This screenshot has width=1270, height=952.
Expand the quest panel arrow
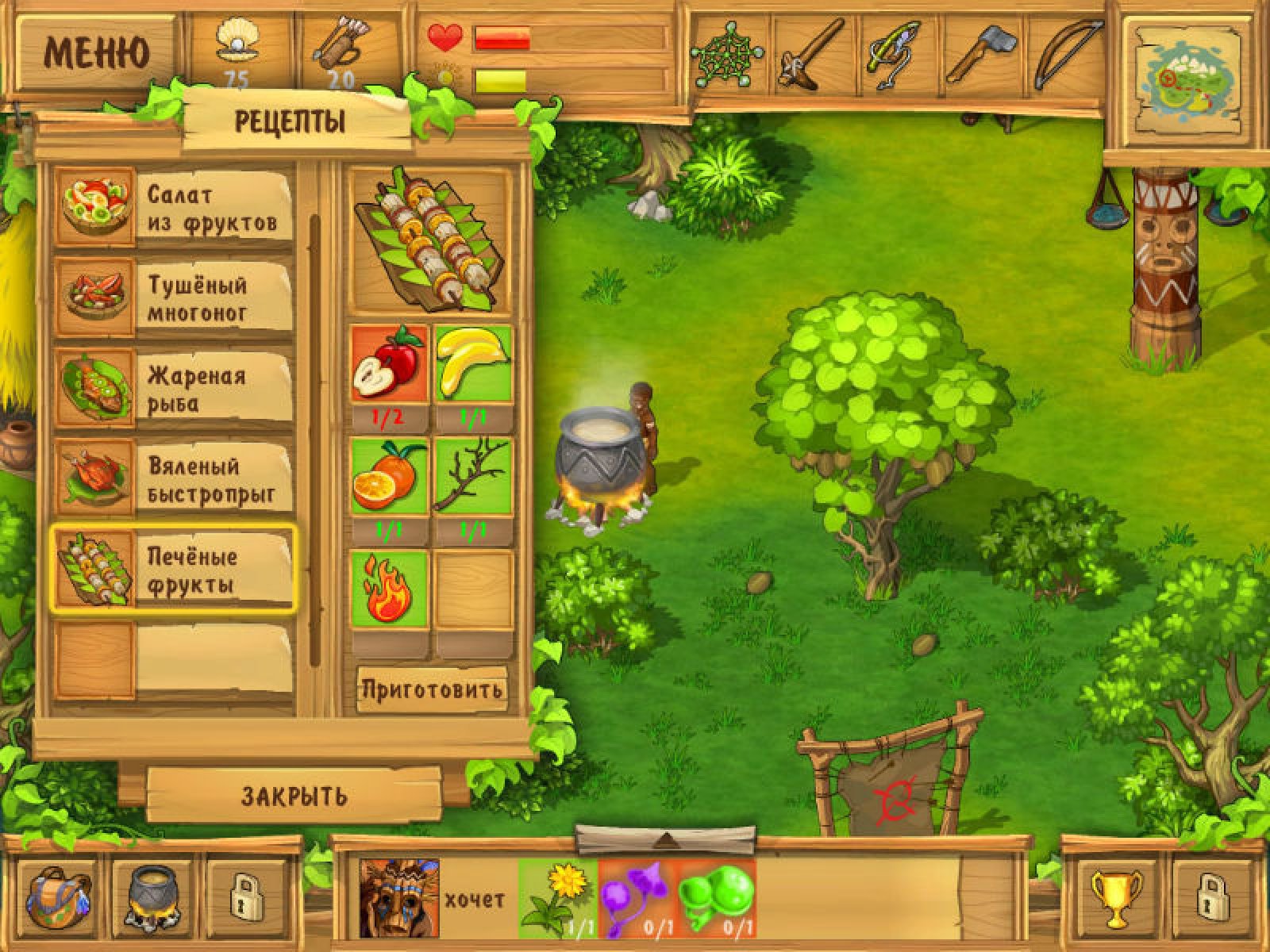coord(666,839)
